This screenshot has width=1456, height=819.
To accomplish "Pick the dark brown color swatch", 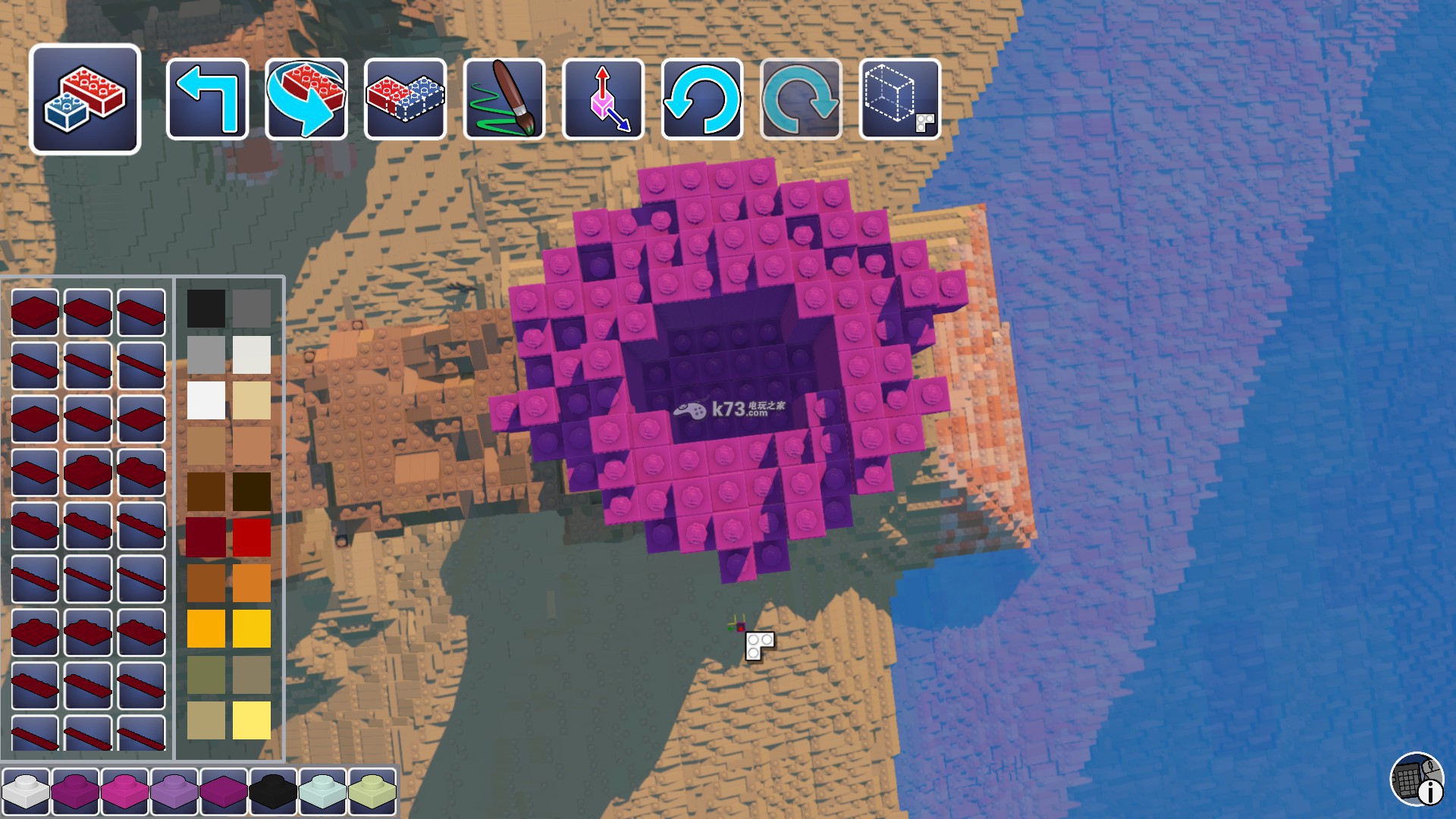I will click(252, 491).
